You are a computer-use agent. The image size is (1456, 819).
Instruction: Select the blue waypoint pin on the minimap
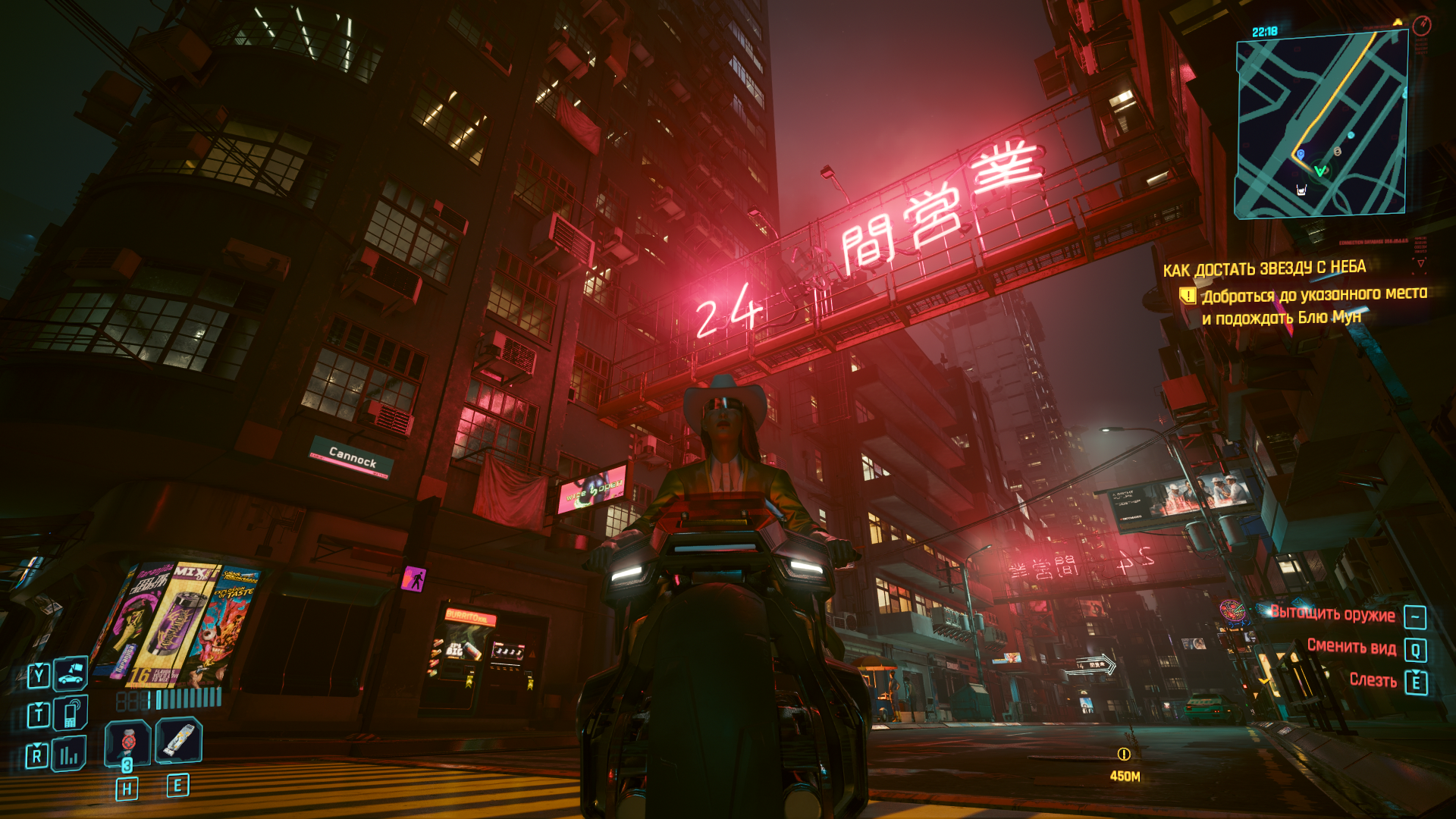click(1301, 154)
